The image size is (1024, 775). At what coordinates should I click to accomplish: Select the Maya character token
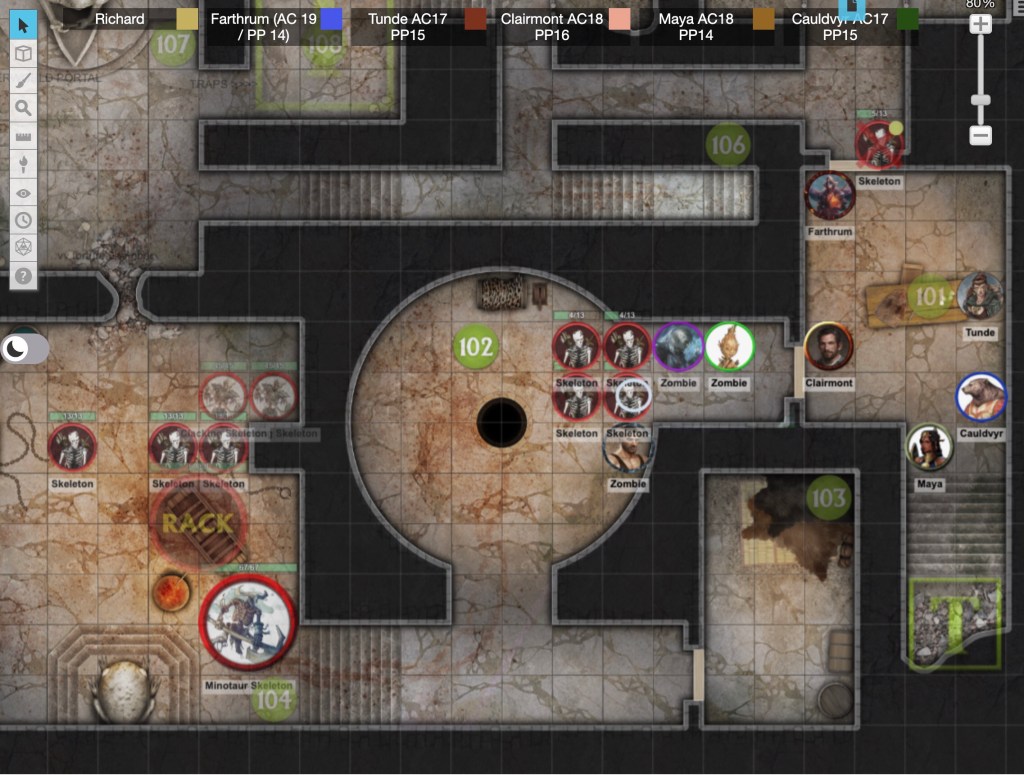929,448
